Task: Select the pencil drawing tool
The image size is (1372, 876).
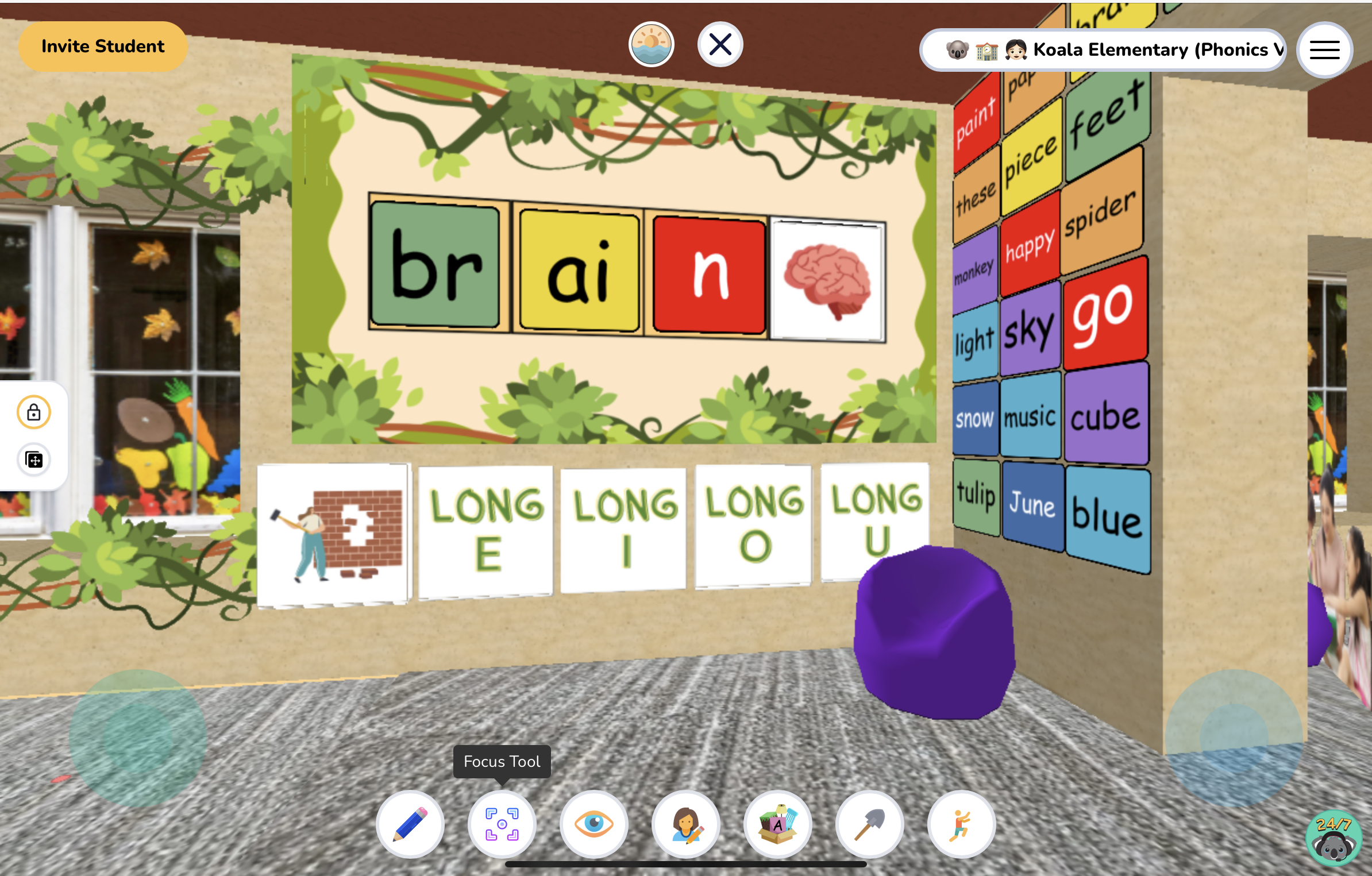Action: (410, 824)
